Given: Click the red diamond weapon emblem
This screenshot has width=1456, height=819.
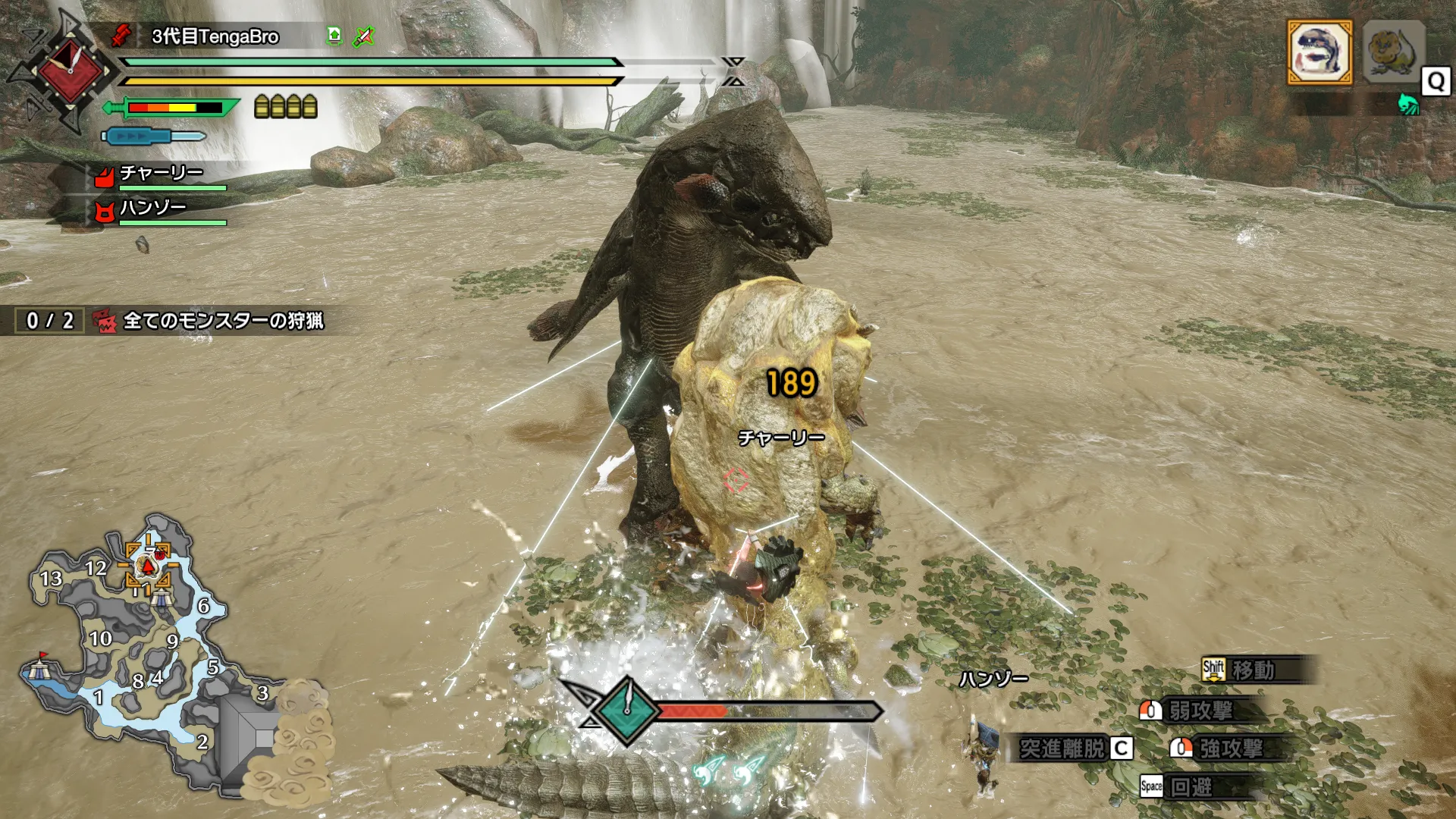Looking at the screenshot, I should pyautogui.click(x=70, y=73).
